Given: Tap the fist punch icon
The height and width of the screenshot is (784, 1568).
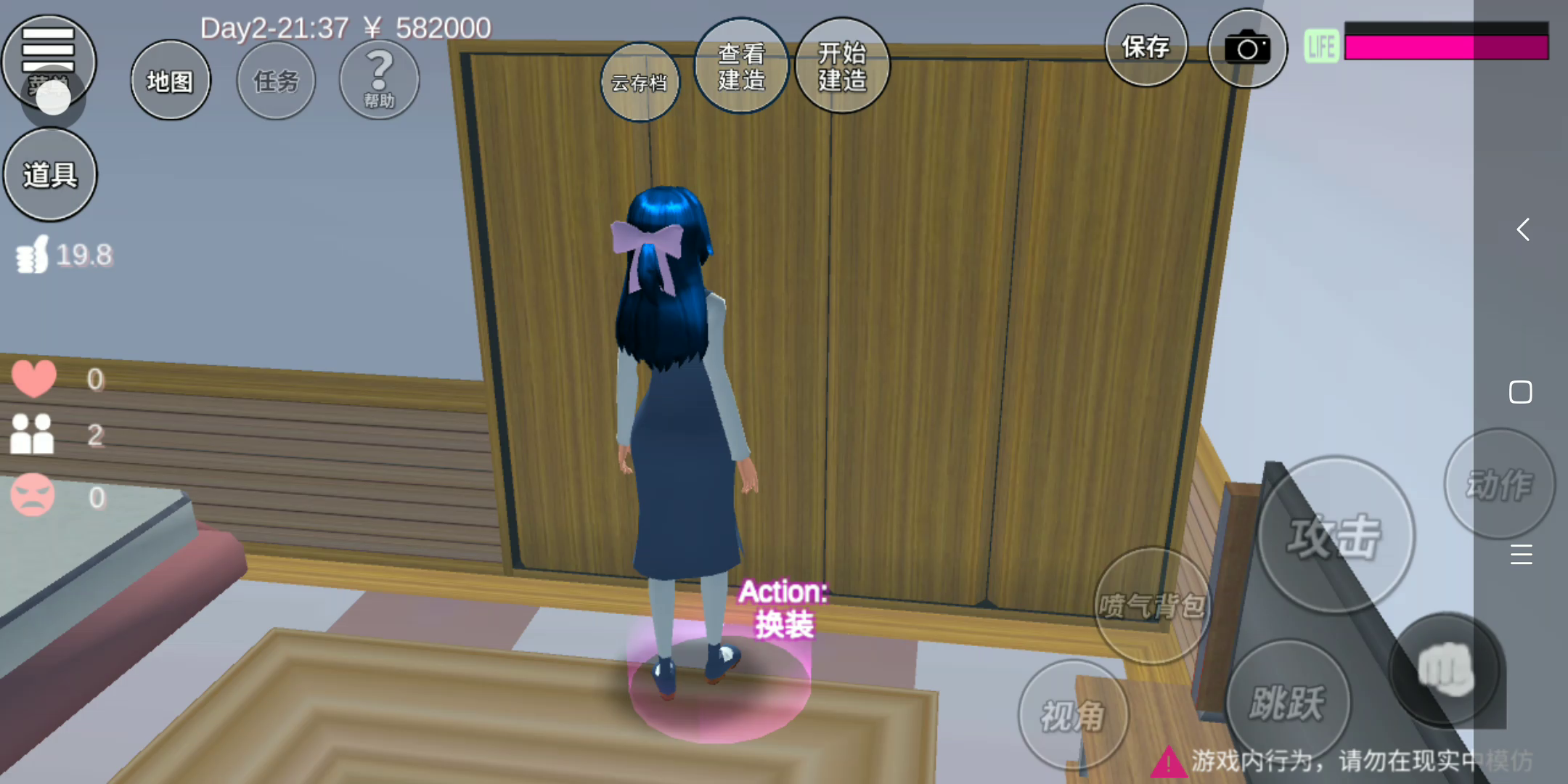Looking at the screenshot, I should click(x=1445, y=669).
